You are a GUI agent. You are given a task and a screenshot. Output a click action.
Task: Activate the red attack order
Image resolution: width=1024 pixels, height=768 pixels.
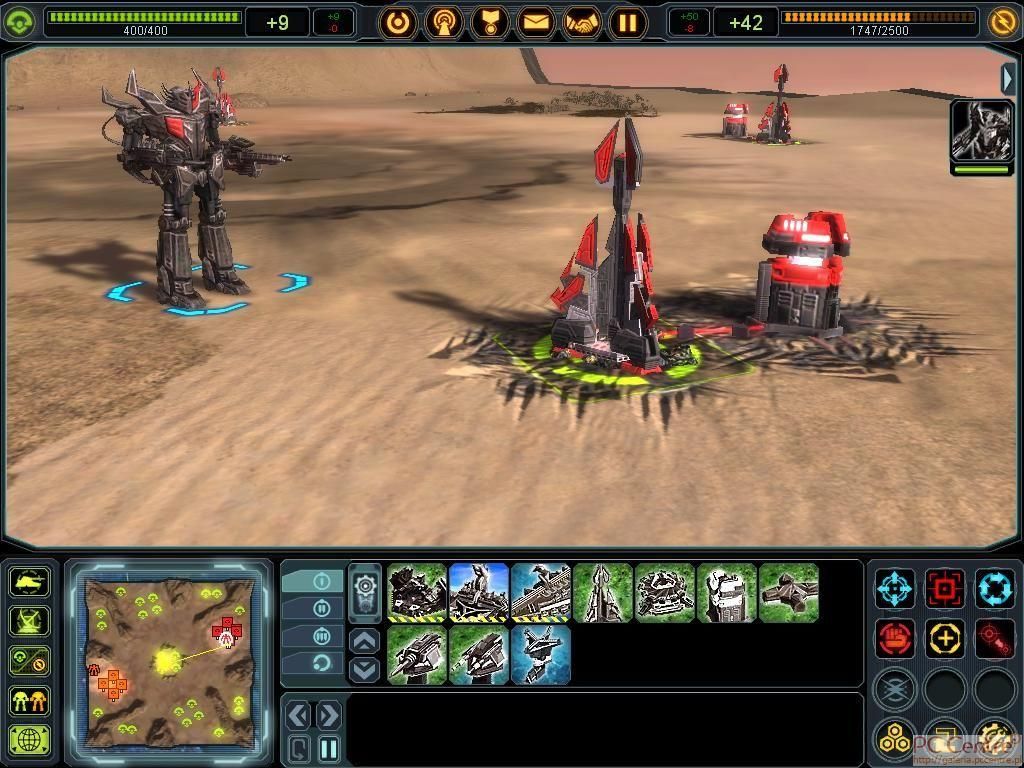pyautogui.click(x=945, y=588)
